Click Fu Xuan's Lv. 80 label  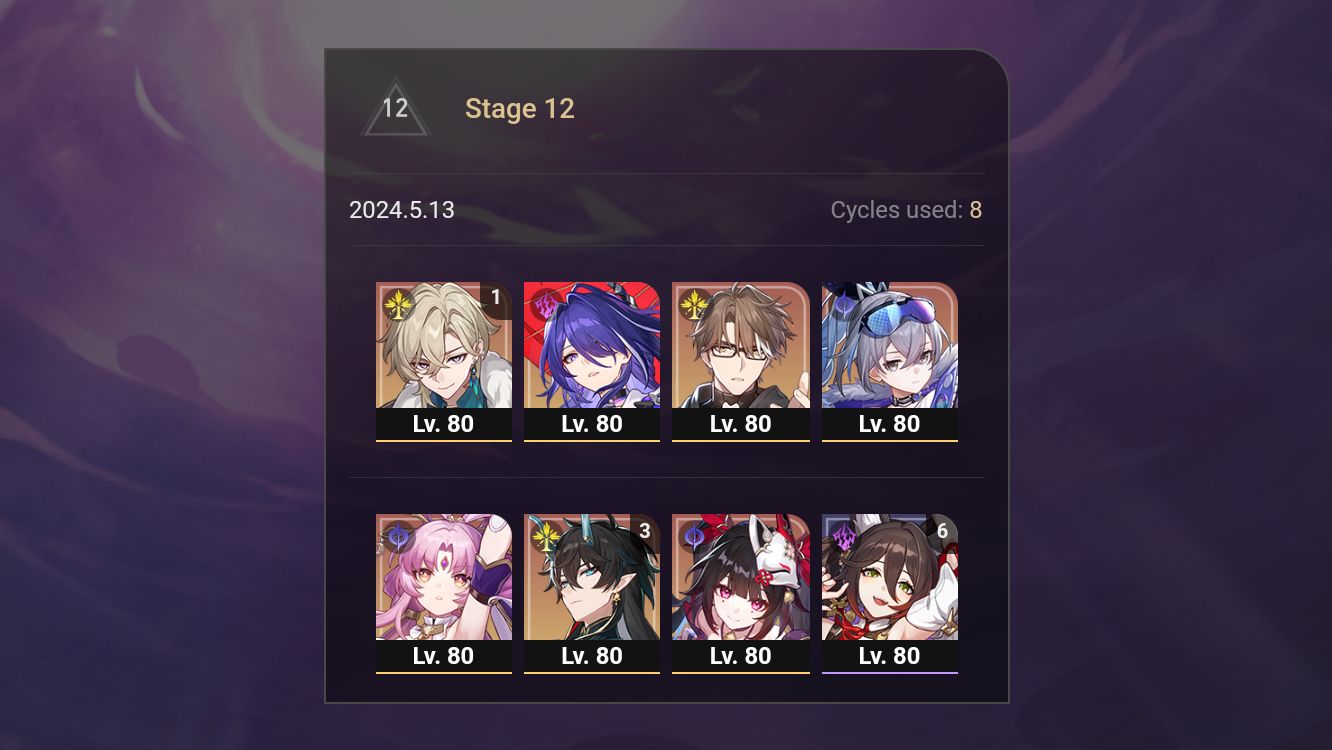(x=444, y=656)
